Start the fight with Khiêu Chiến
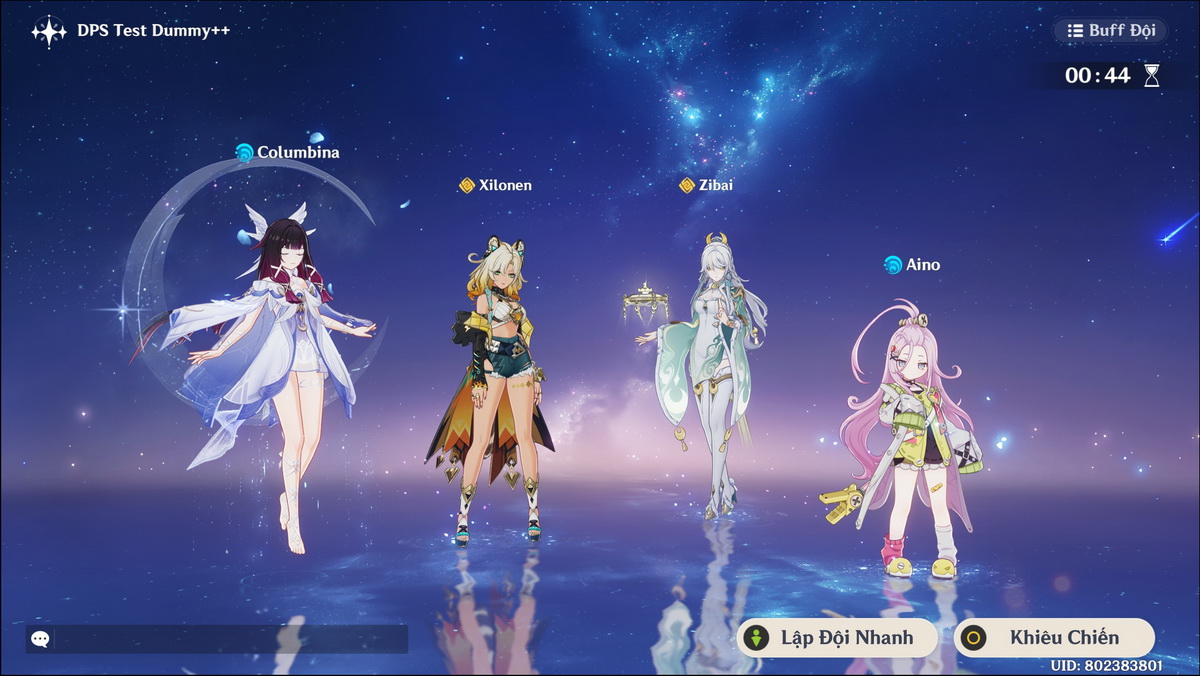This screenshot has width=1200, height=676. coord(1054,638)
